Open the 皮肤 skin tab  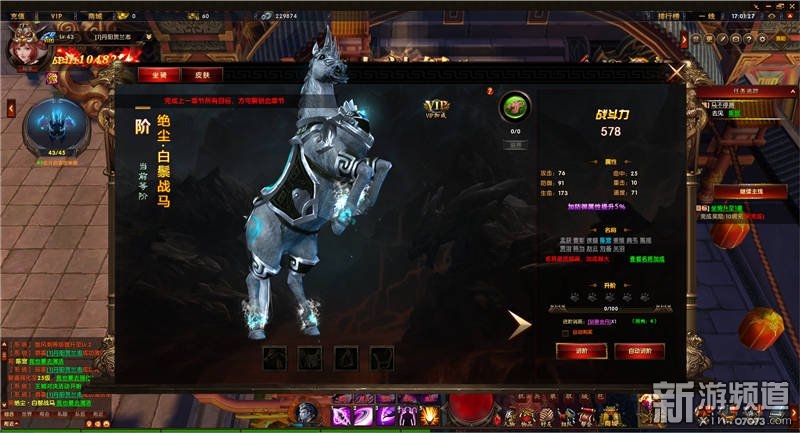click(203, 74)
